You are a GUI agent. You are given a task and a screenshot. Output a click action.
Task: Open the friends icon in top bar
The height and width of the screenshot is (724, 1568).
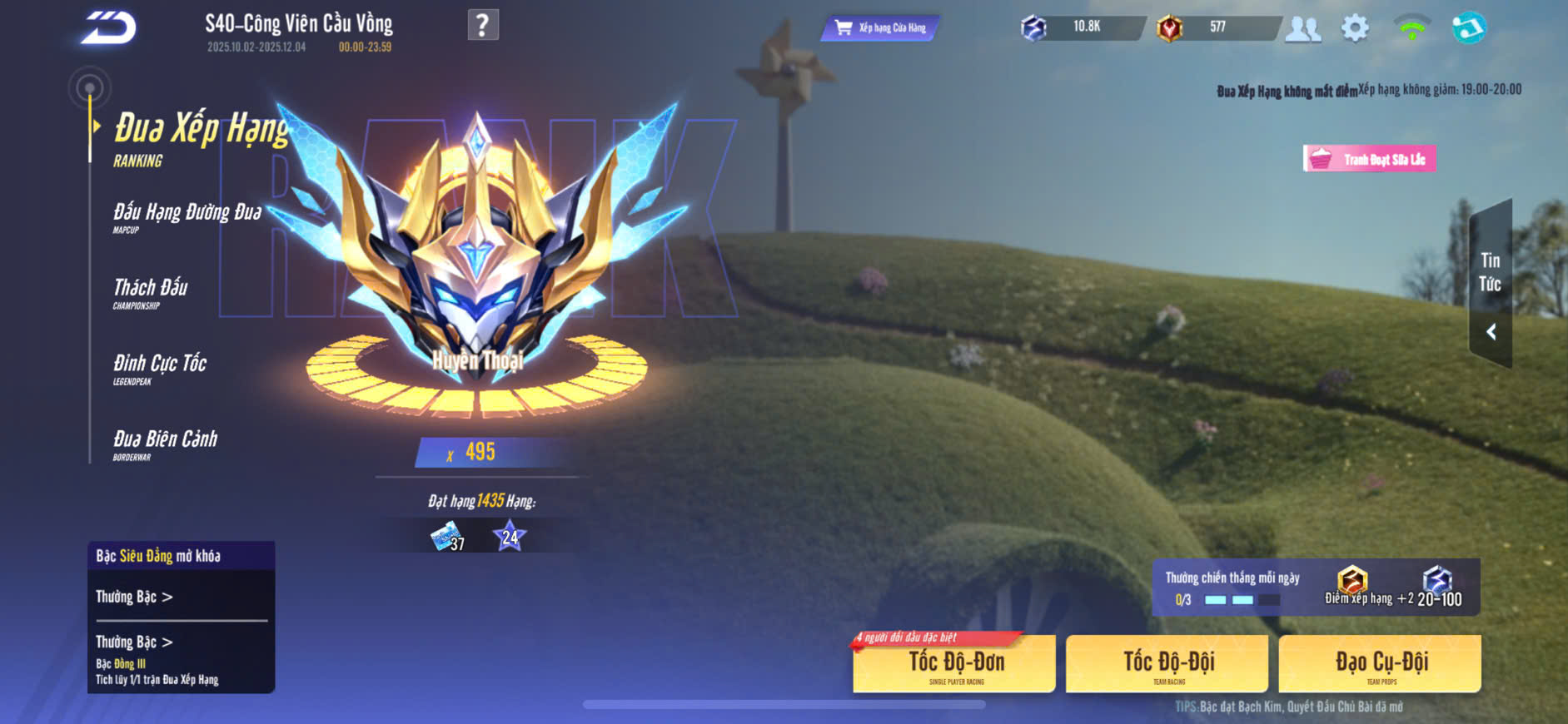pos(1302,29)
